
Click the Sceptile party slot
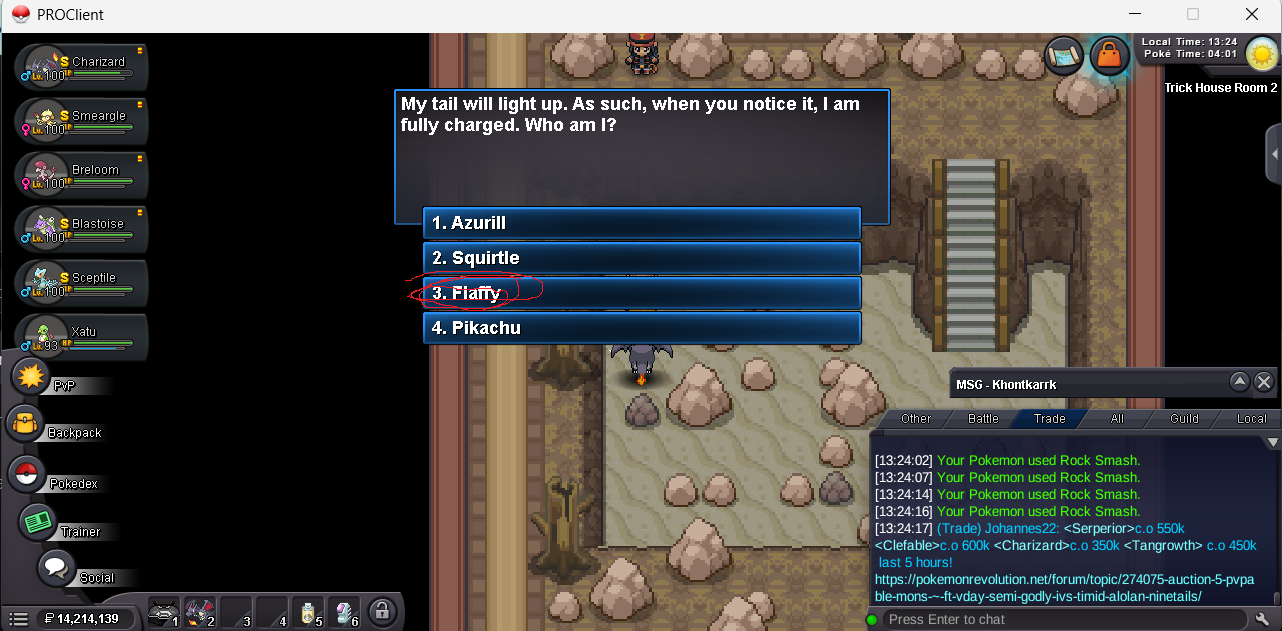pos(82,283)
